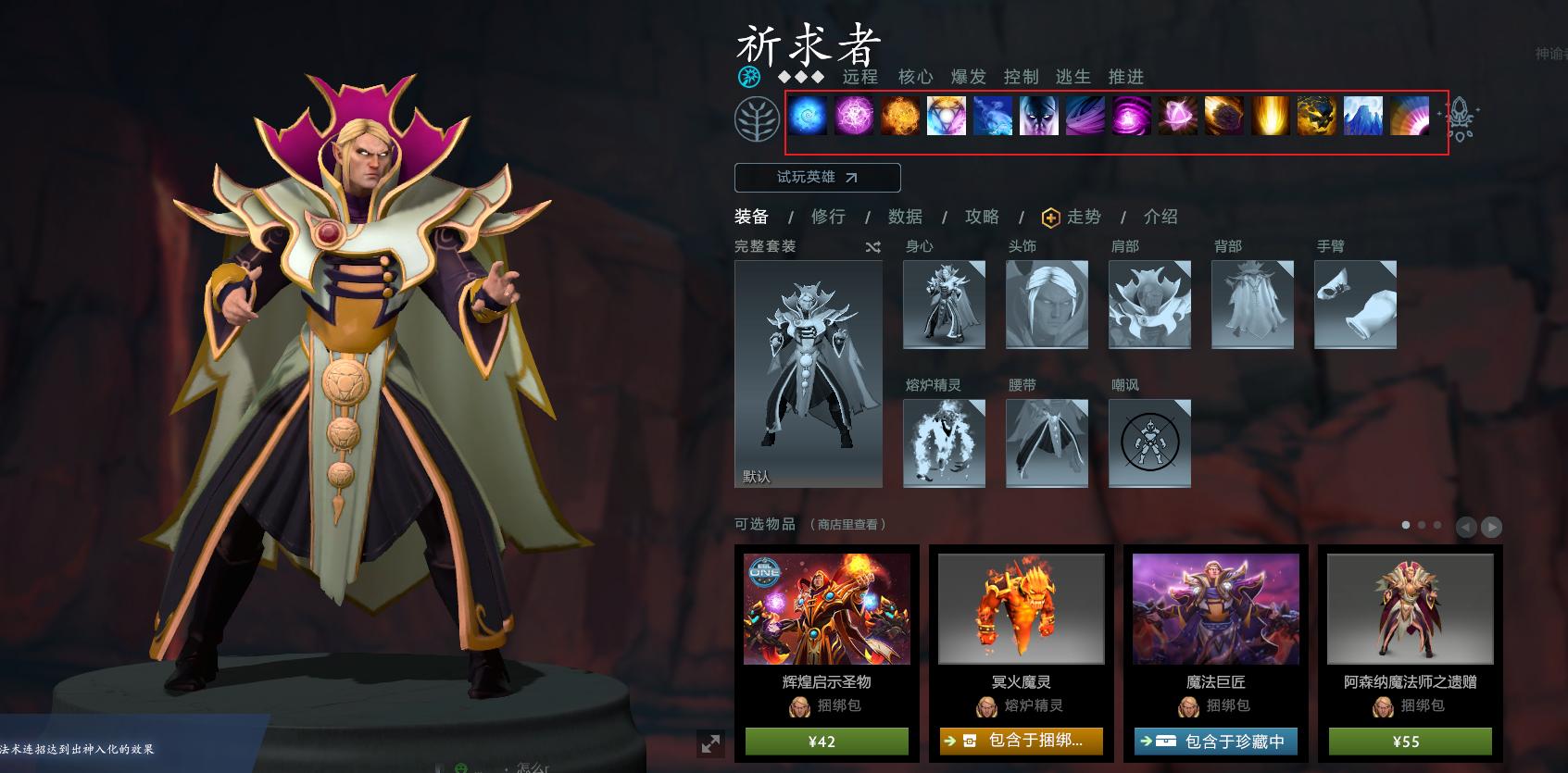
Task: Expand the hero model to fullscreen
Action: click(x=710, y=743)
